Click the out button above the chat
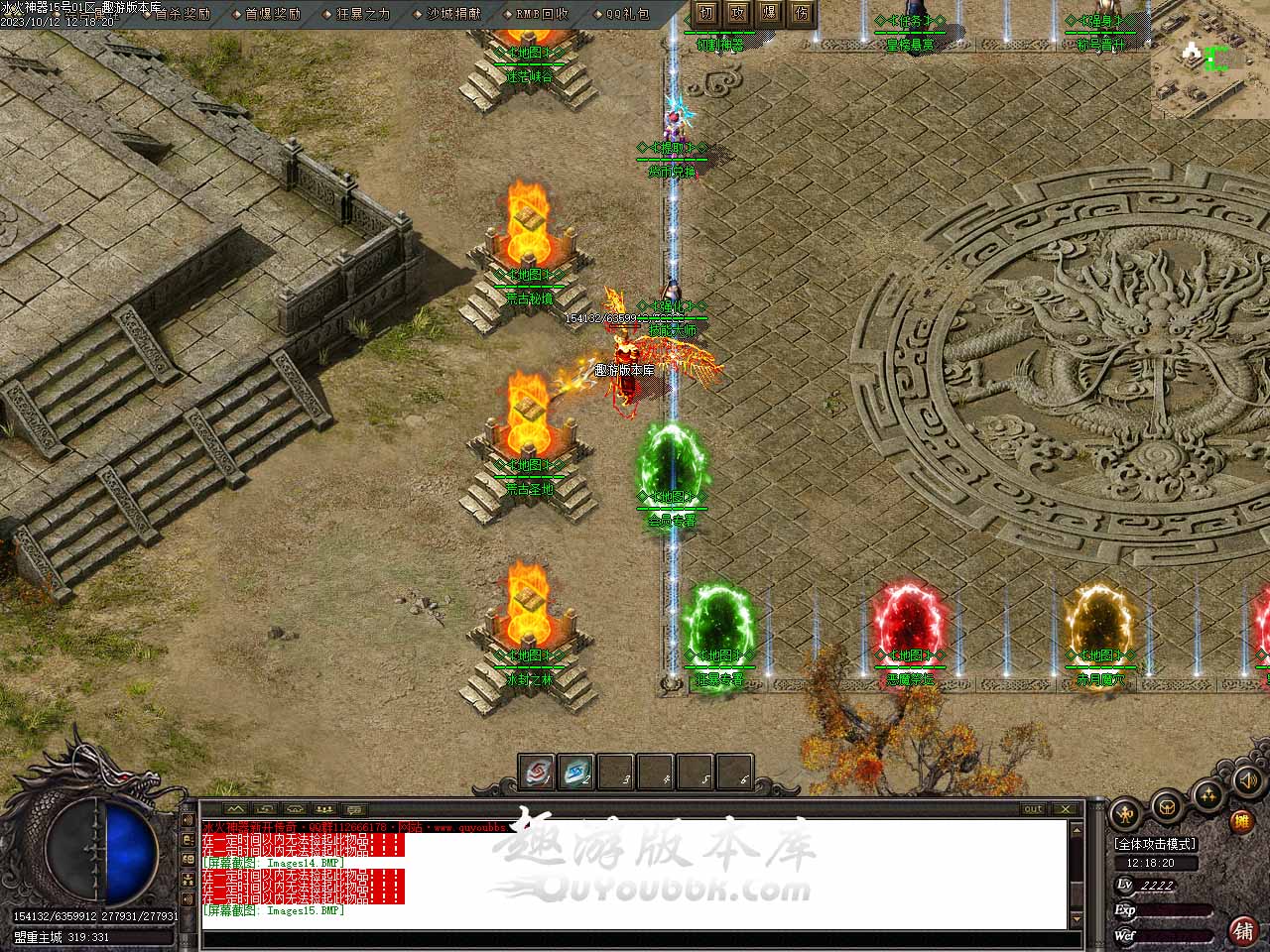This screenshot has height=952, width=1270. (1034, 809)
